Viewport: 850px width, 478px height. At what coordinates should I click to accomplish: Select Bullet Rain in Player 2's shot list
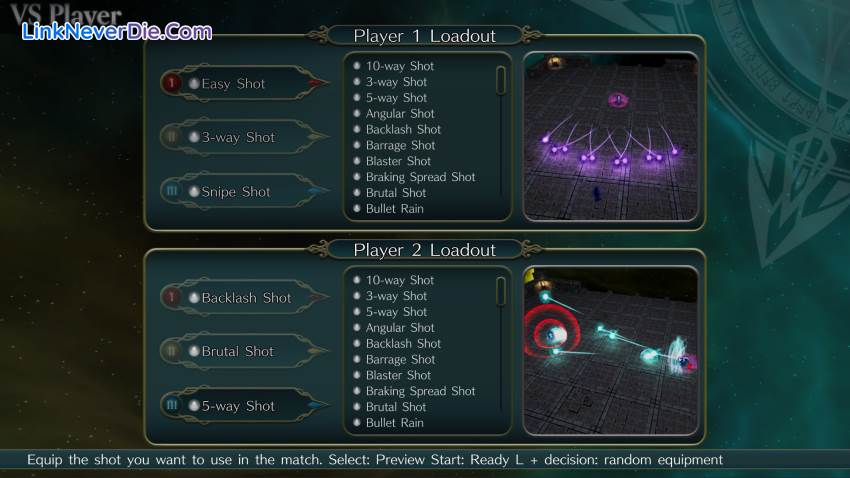click(394, 423)
